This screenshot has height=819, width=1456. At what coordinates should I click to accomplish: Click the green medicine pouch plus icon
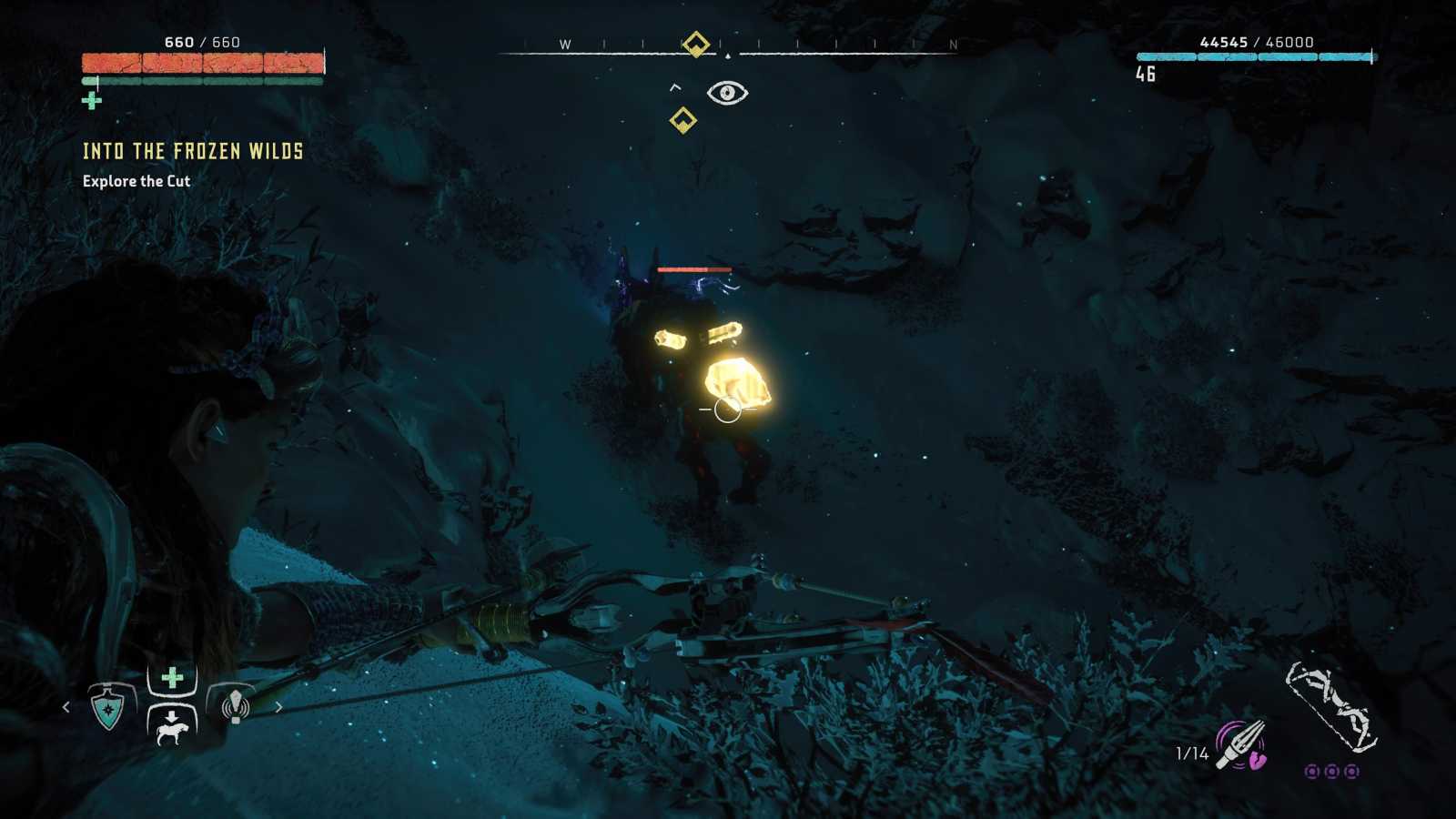169,677
